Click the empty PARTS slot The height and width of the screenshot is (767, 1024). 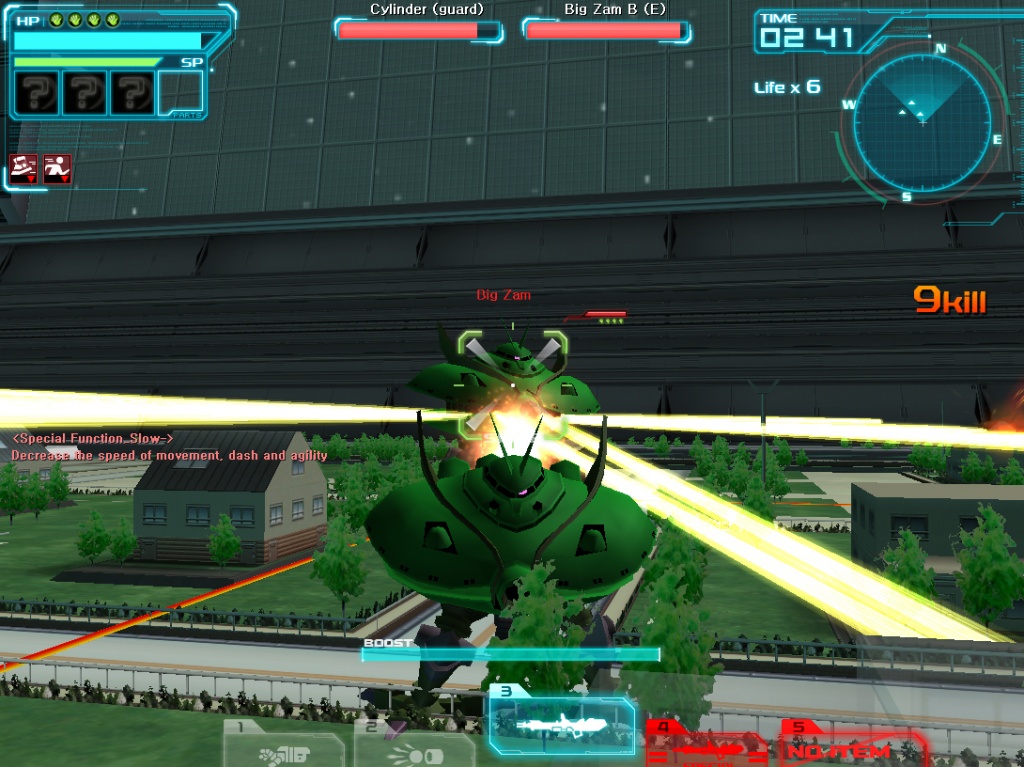(180, 94)
